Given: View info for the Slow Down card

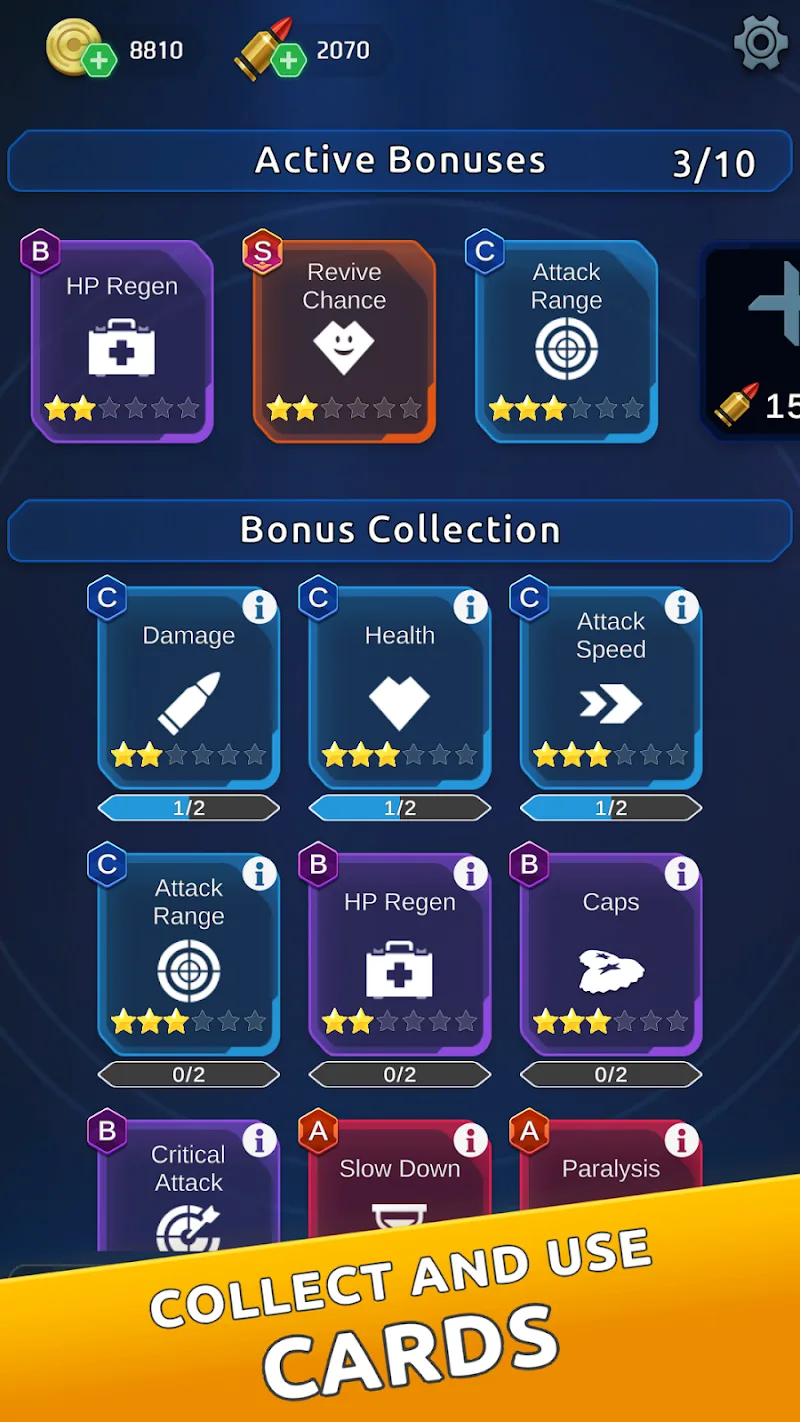Looking at the screenshot, I should (x=470, y=1140).
